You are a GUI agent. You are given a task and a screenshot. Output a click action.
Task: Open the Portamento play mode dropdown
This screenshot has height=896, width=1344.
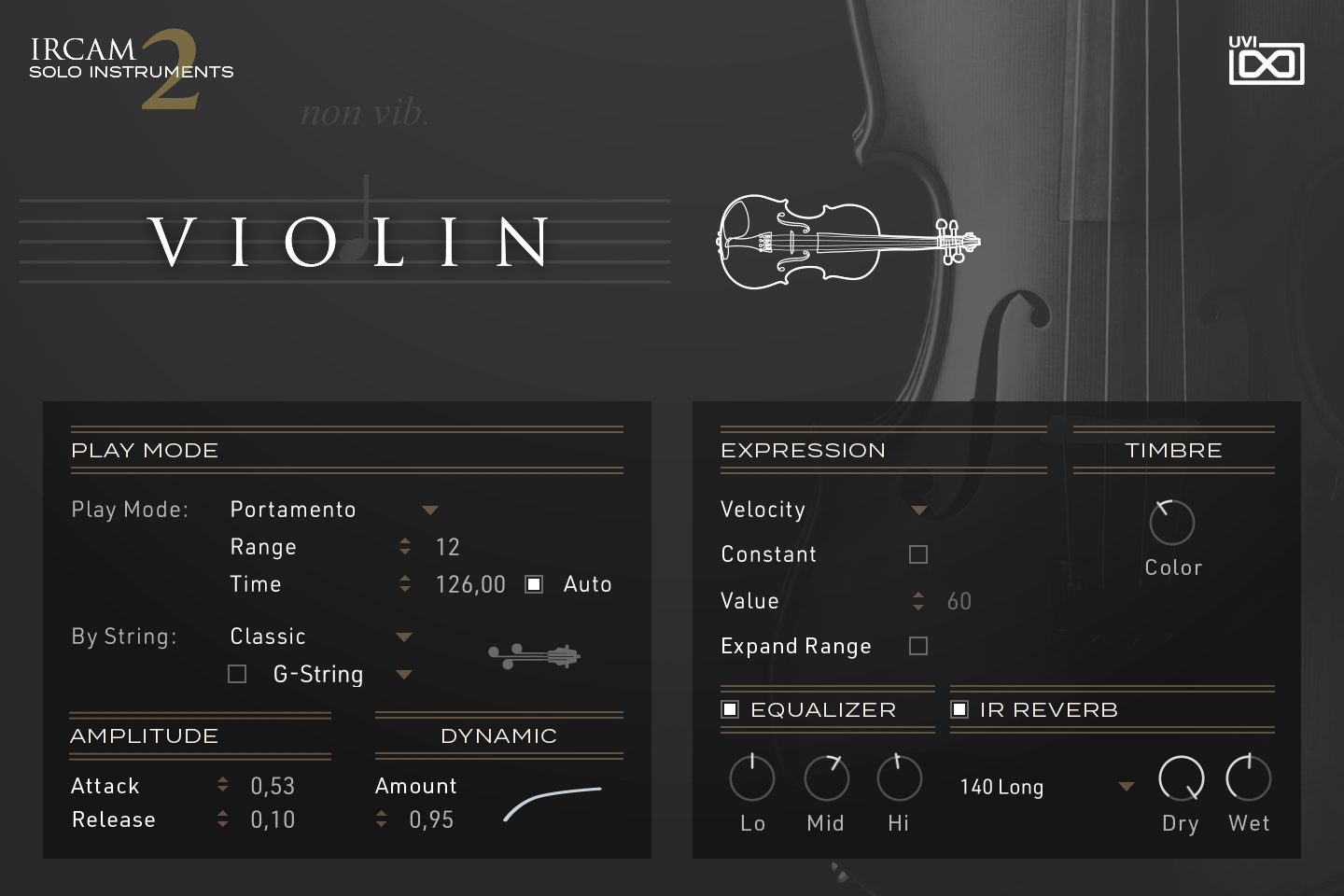[x=430, y=510]
